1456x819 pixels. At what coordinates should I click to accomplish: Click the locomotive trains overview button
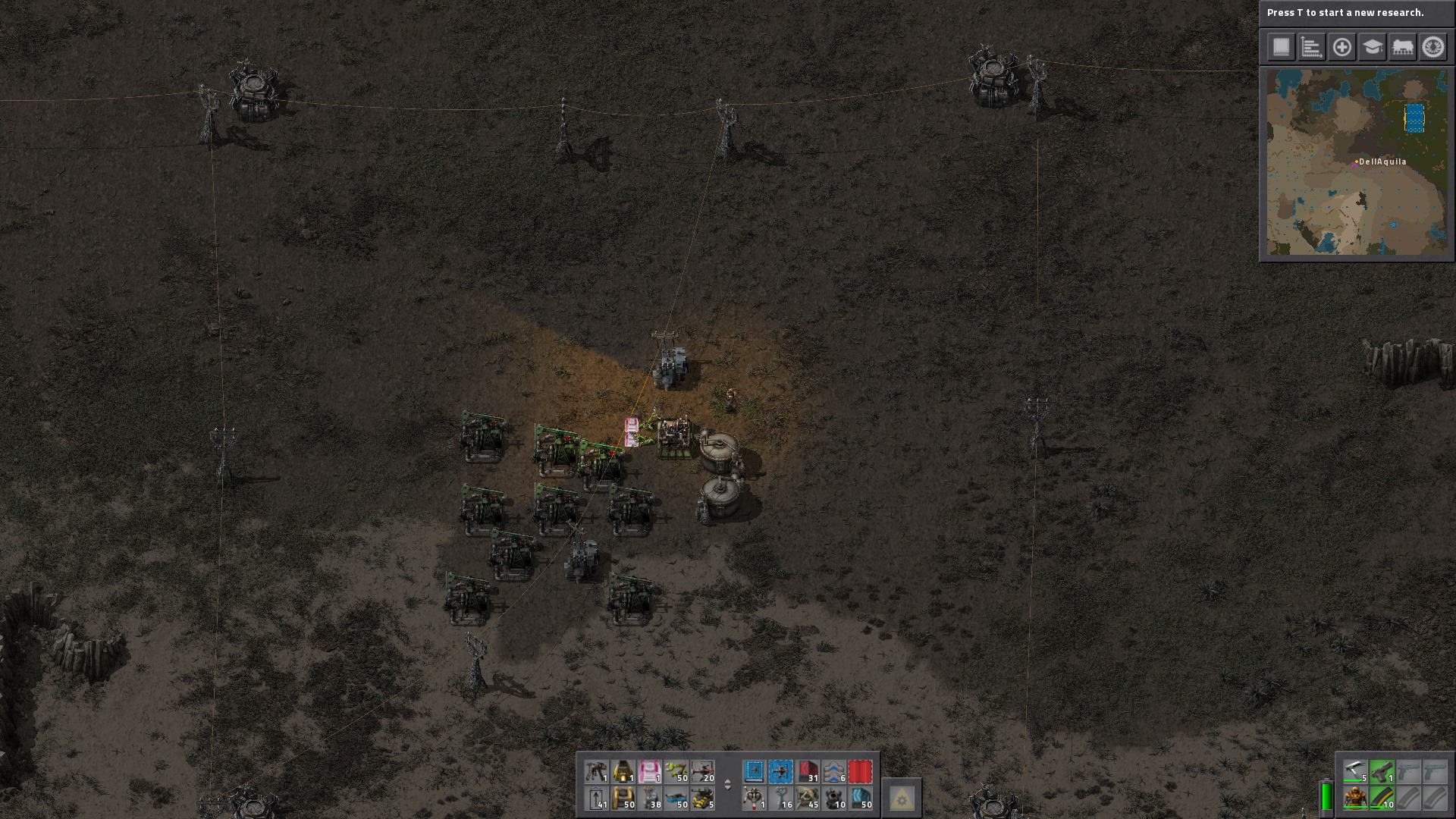pos(1402,47)
